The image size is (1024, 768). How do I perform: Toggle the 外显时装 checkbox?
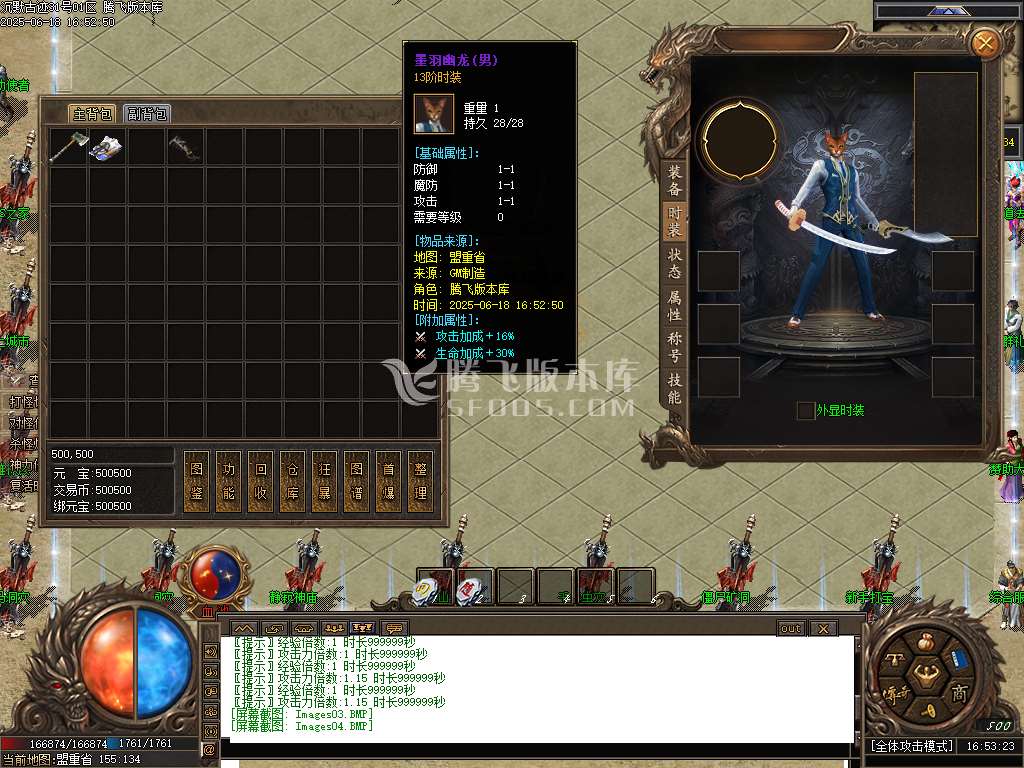click(x=805, y=410)
